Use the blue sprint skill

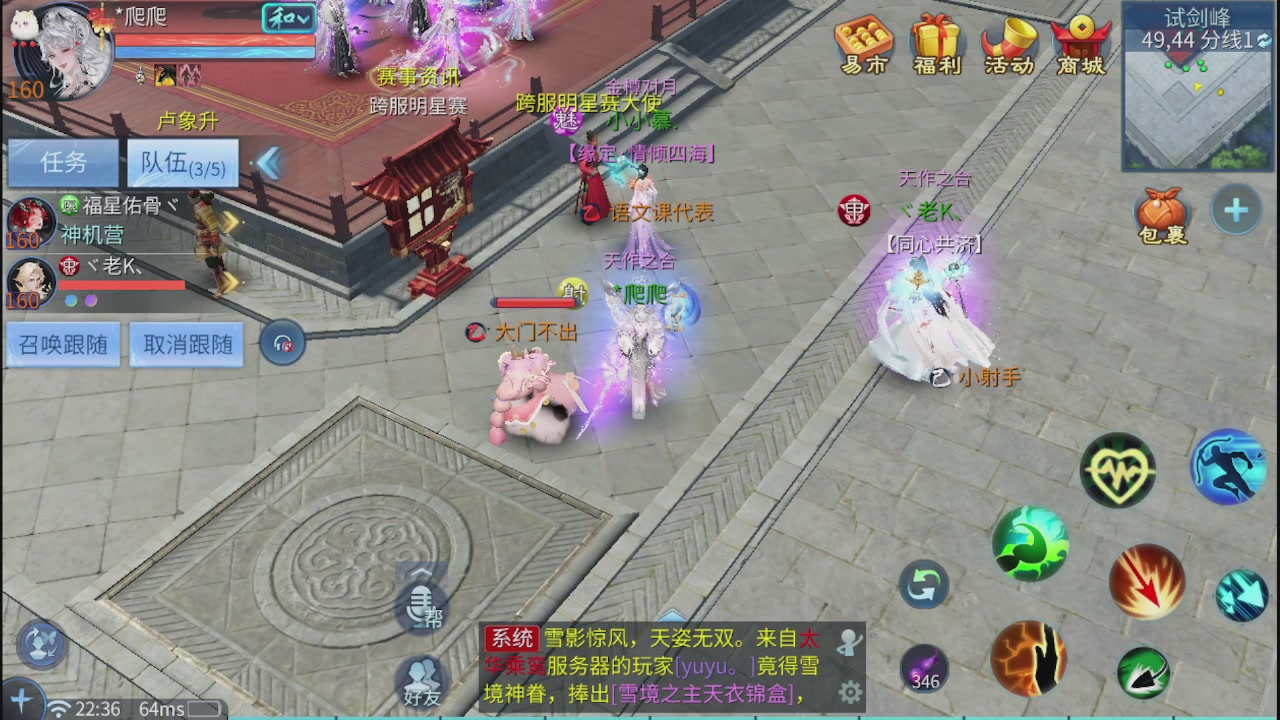tap(1228, 466)
